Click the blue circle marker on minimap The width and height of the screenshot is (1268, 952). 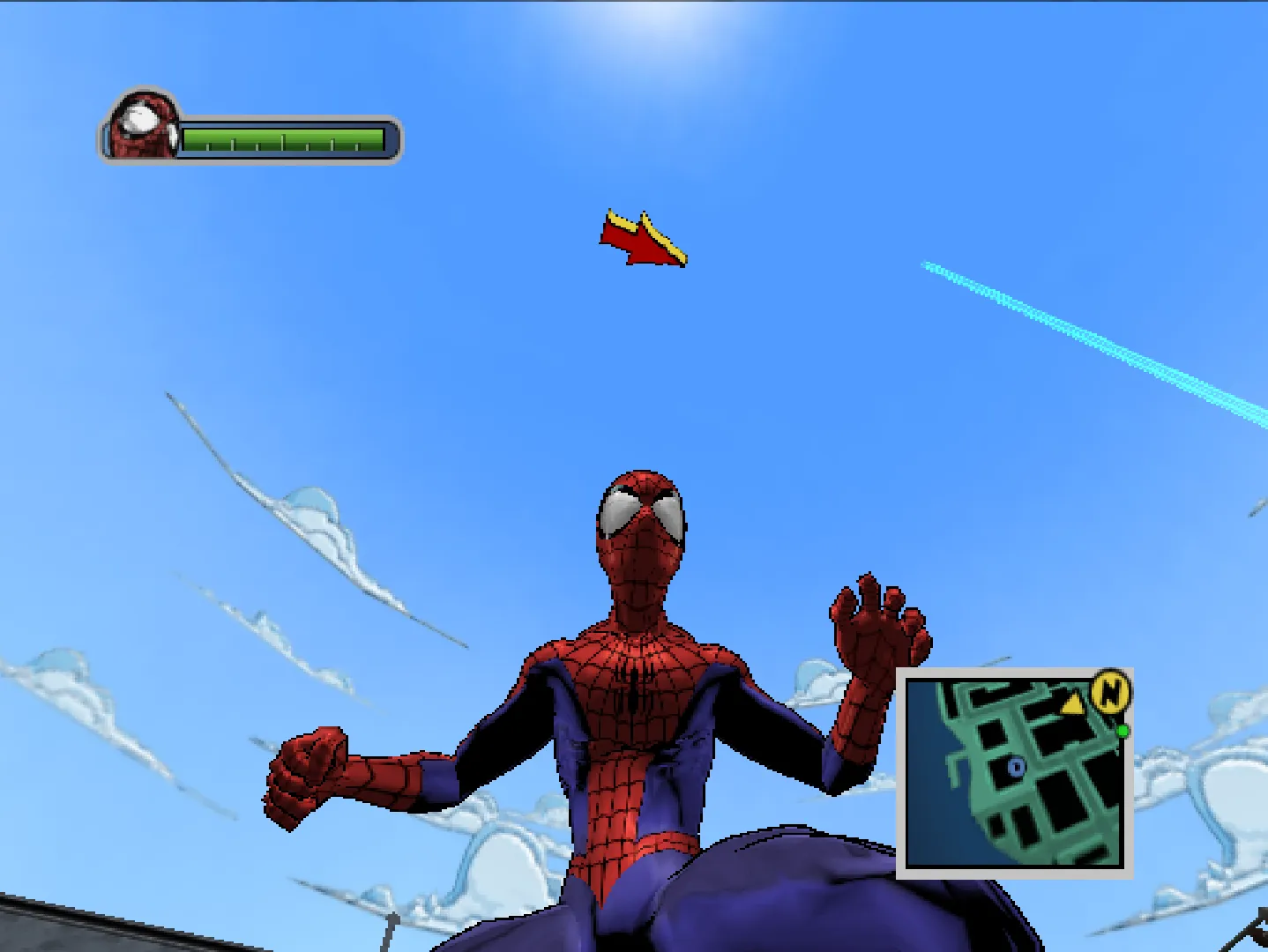coord(1016,768)
